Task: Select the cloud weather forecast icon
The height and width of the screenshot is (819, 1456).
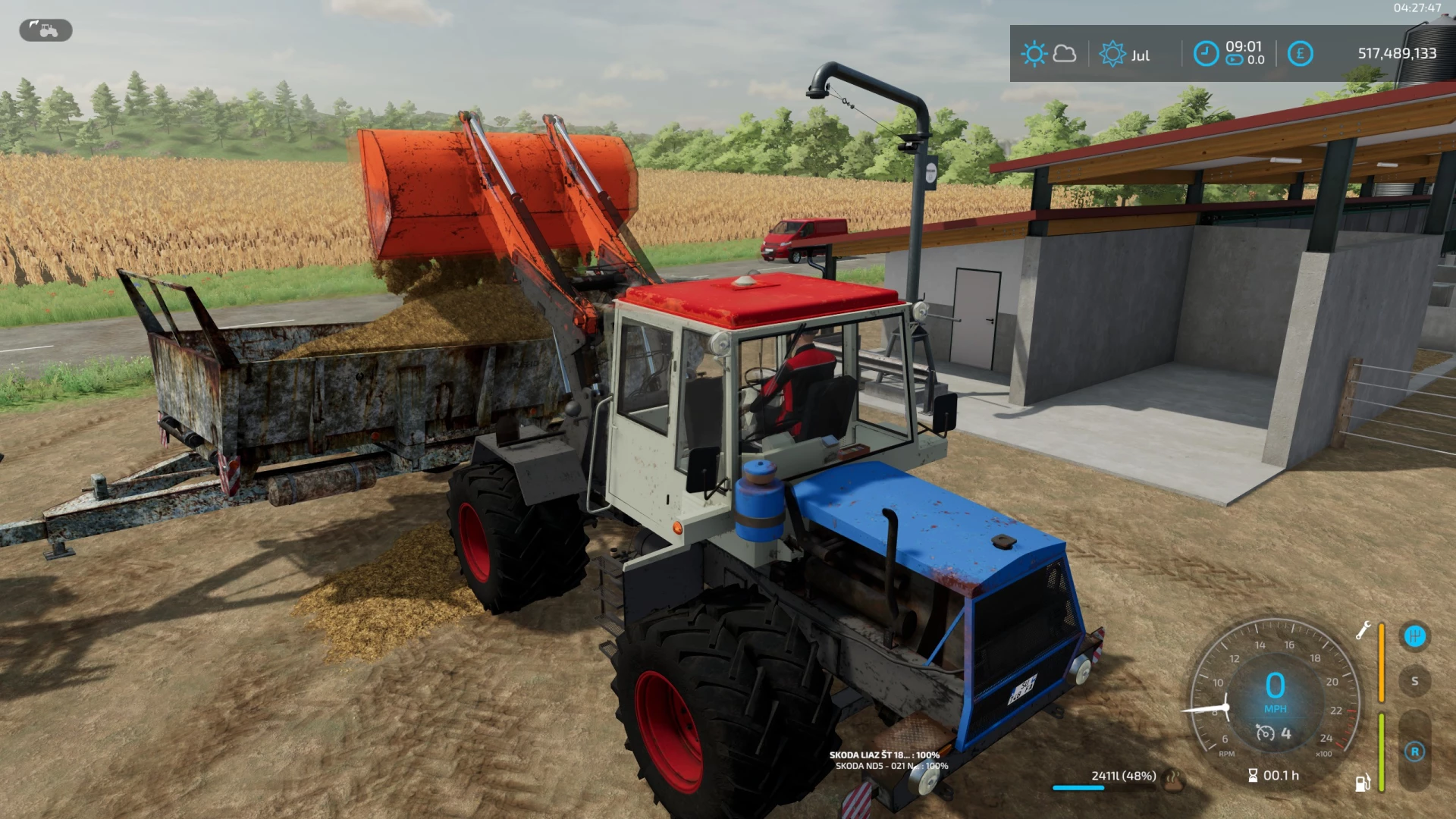Action: [x=1065, y=53]
